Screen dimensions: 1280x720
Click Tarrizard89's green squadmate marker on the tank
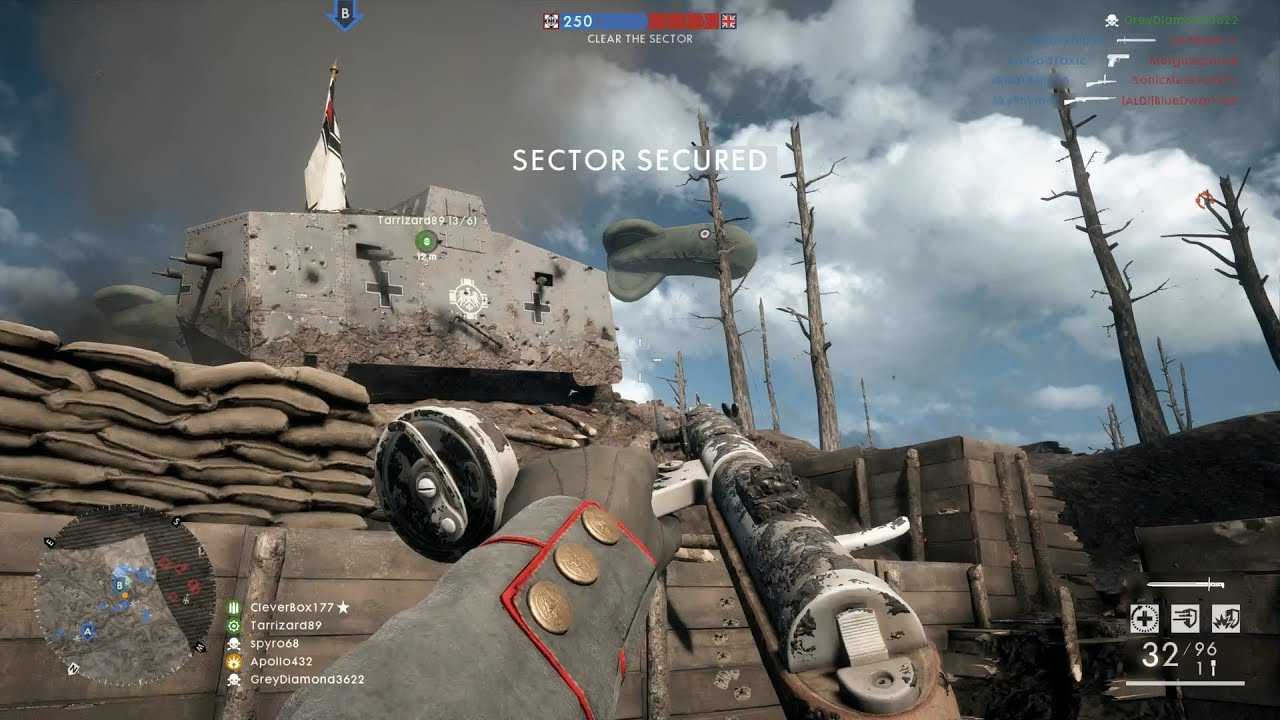pyautogui.click(x=426, y=239)
